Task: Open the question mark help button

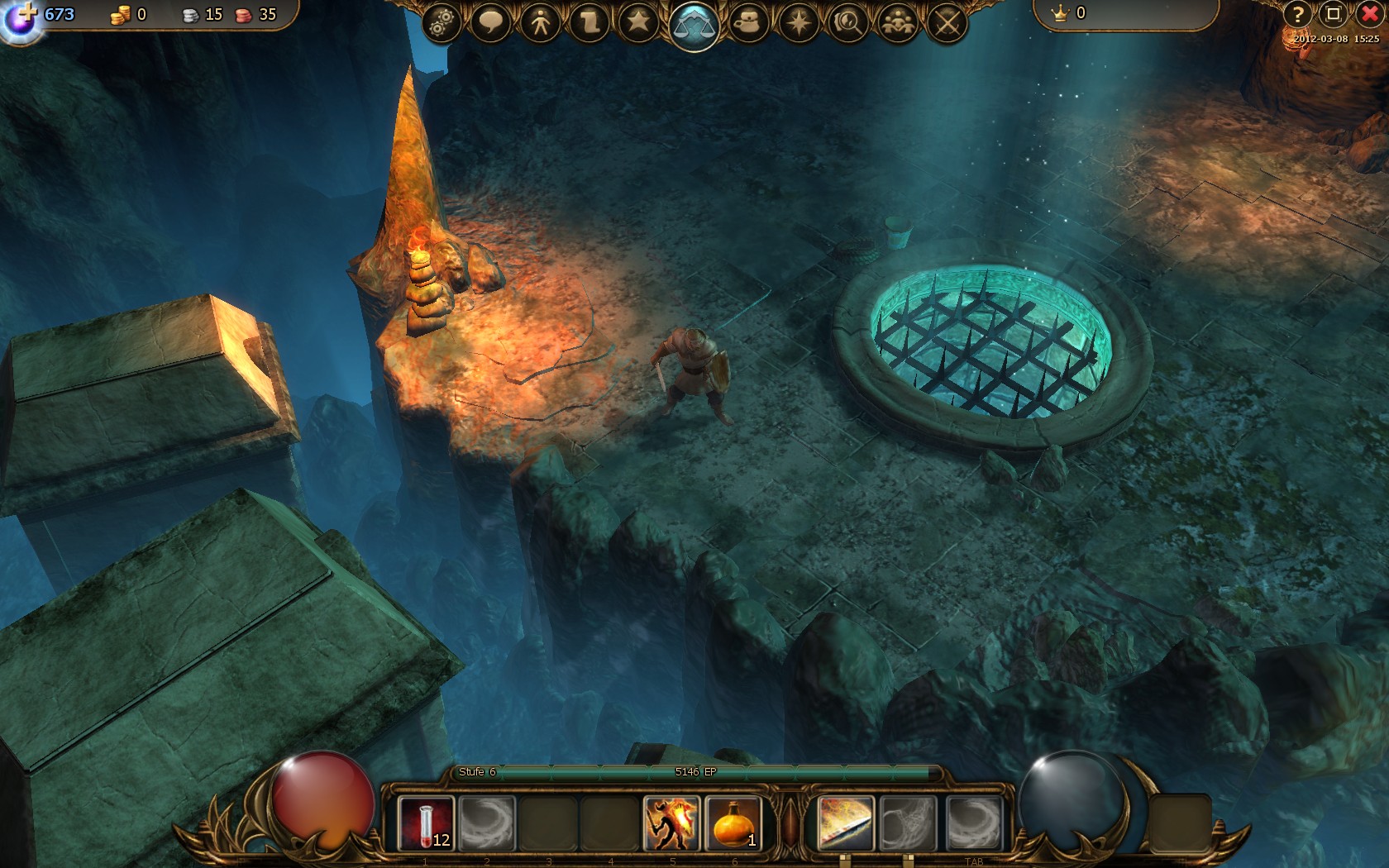Action: [1297, 14]
